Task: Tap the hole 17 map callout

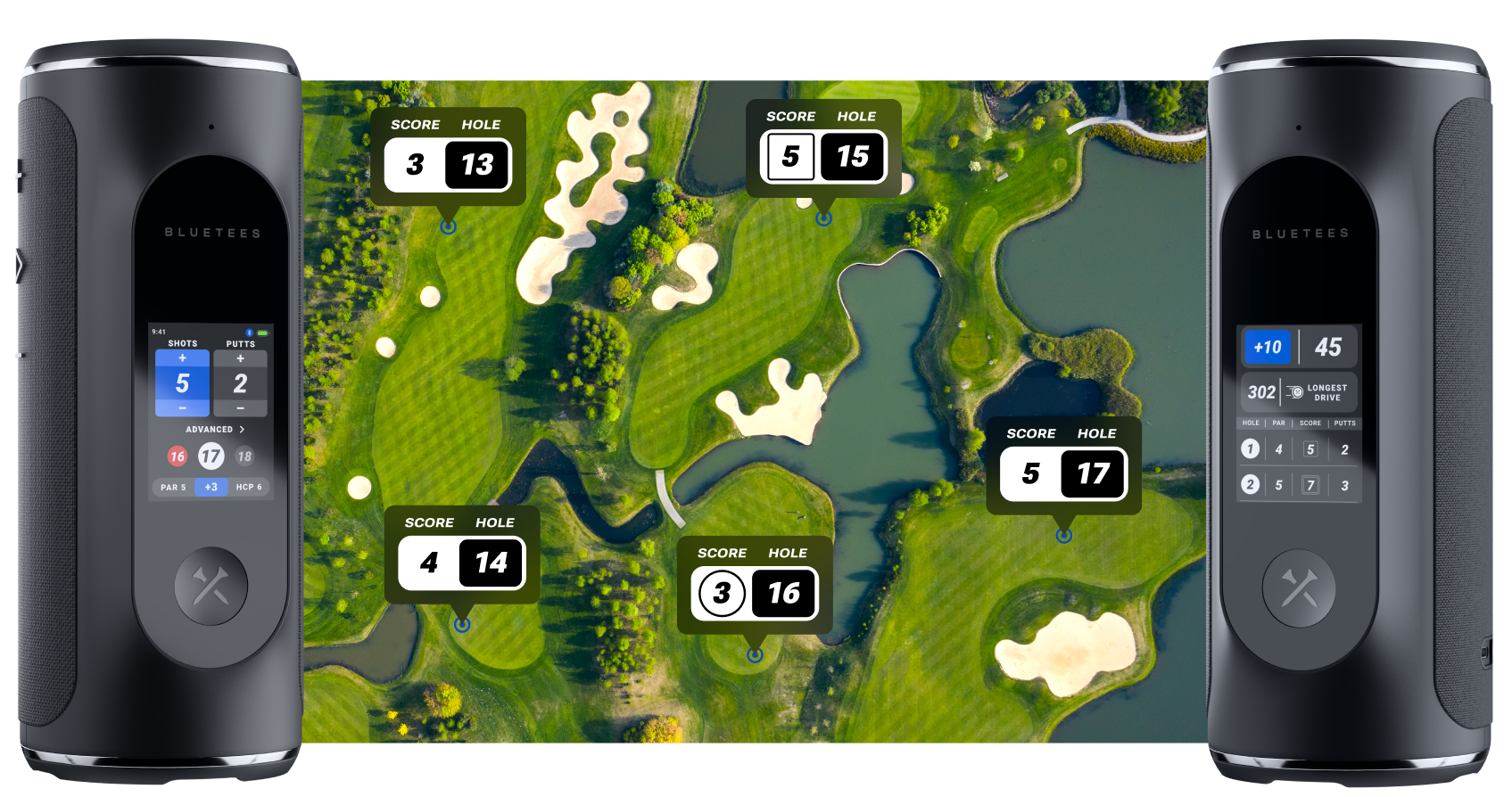Action: click(1063, 465)
